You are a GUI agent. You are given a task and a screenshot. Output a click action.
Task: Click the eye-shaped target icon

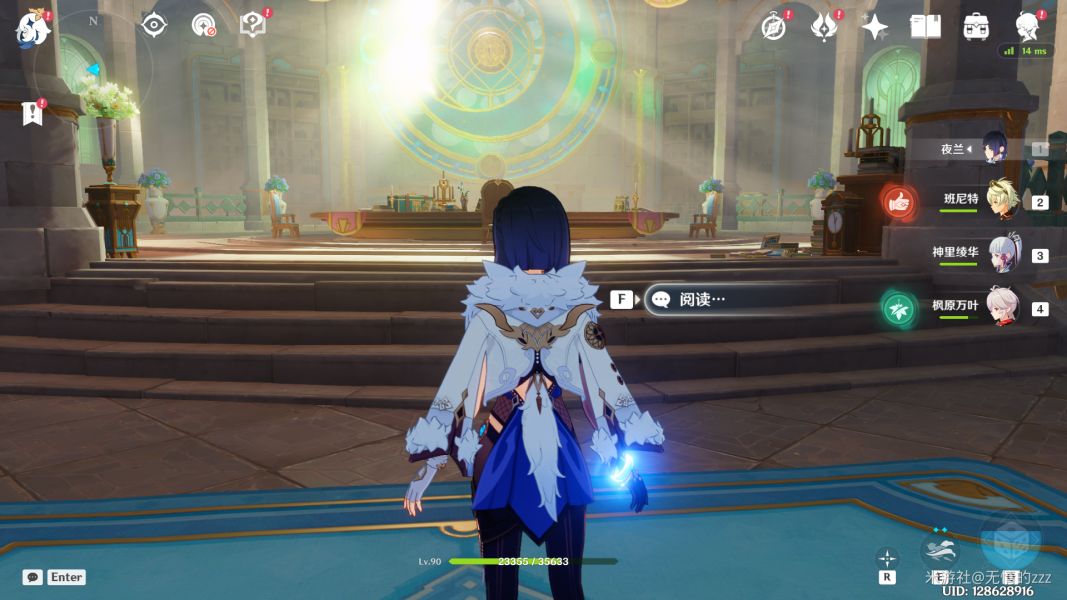(154, 25)
